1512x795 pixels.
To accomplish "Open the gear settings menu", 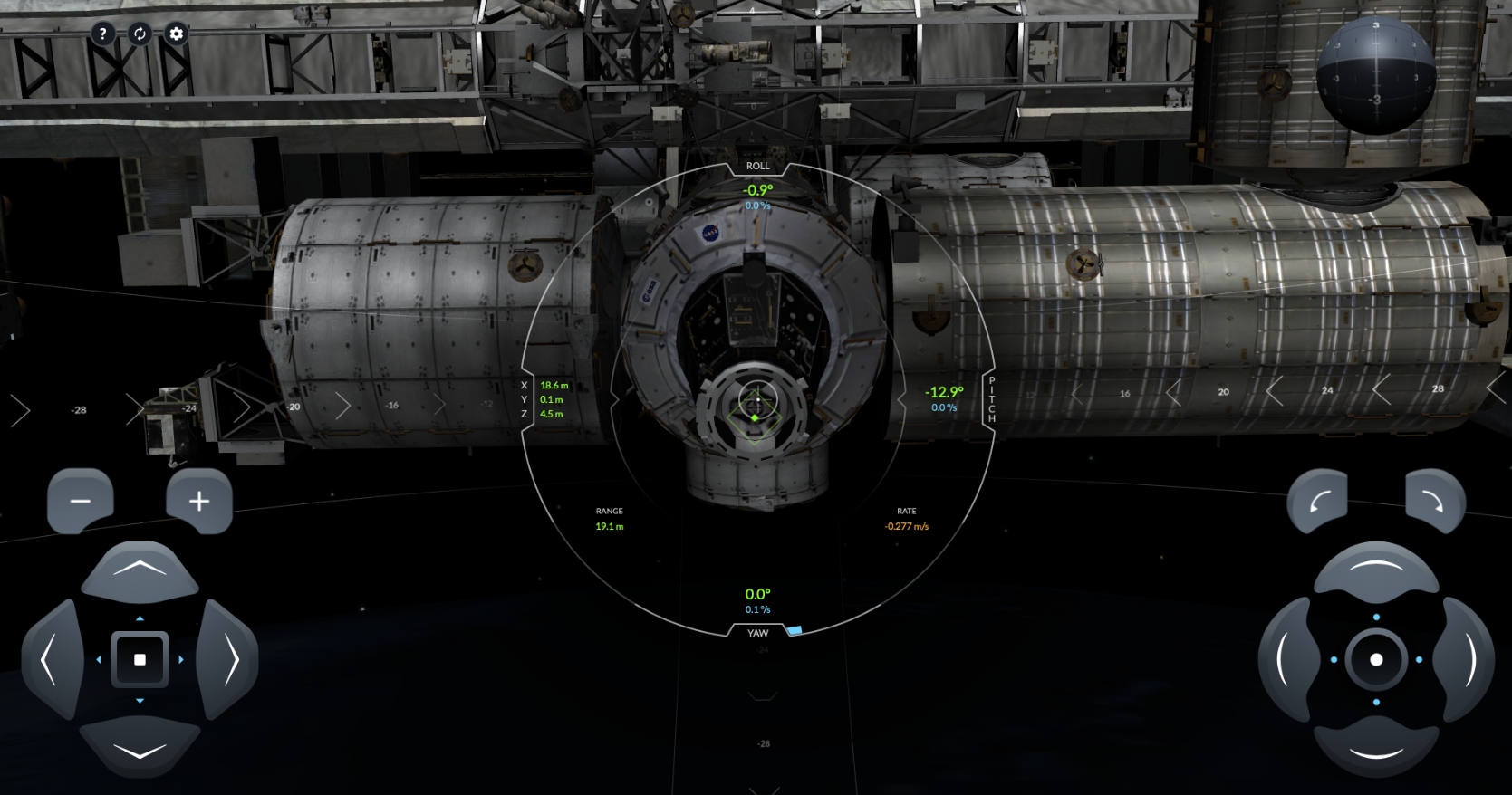I will (176, 34).
